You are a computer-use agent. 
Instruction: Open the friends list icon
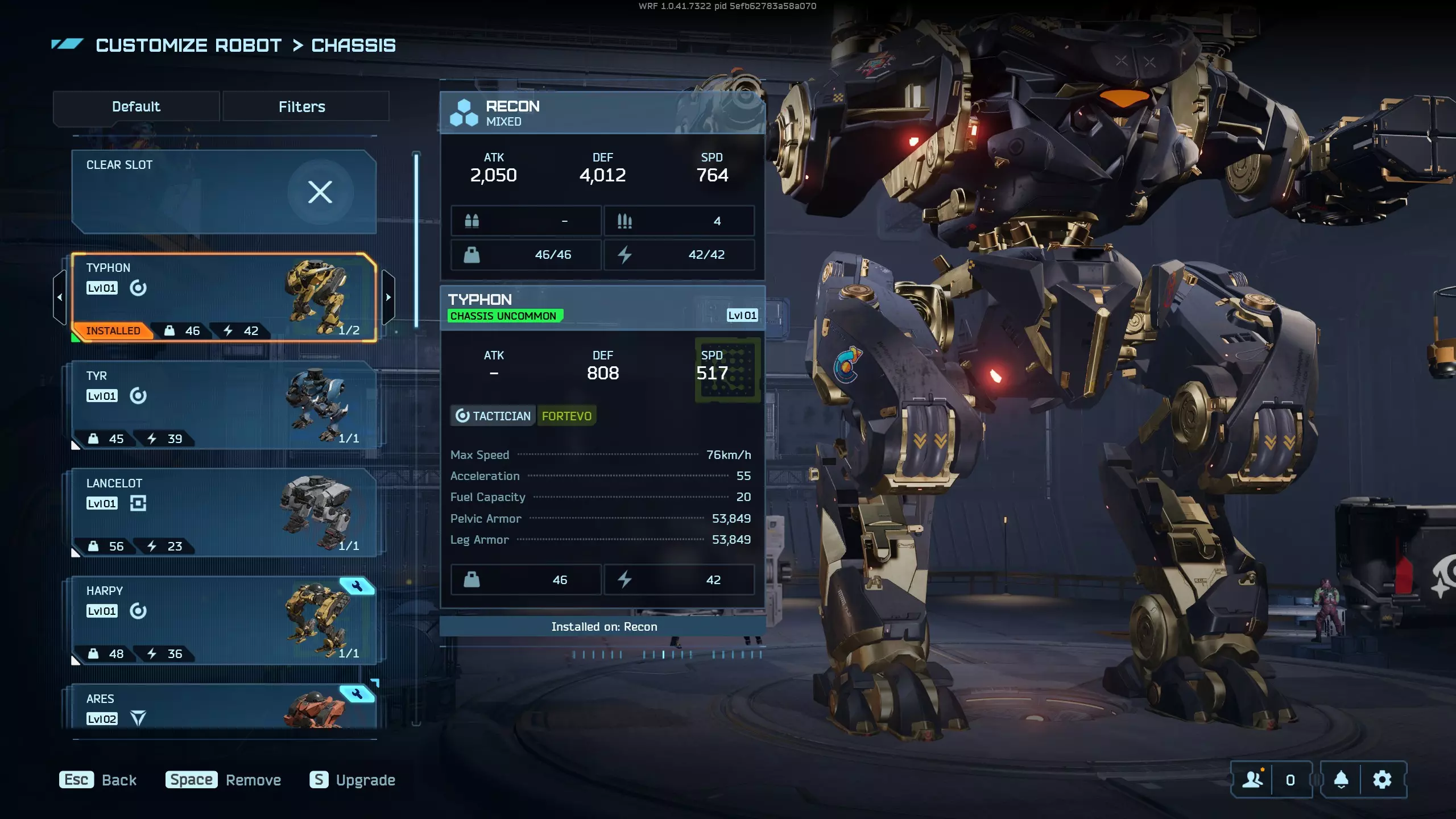(x=1252, y=780)
